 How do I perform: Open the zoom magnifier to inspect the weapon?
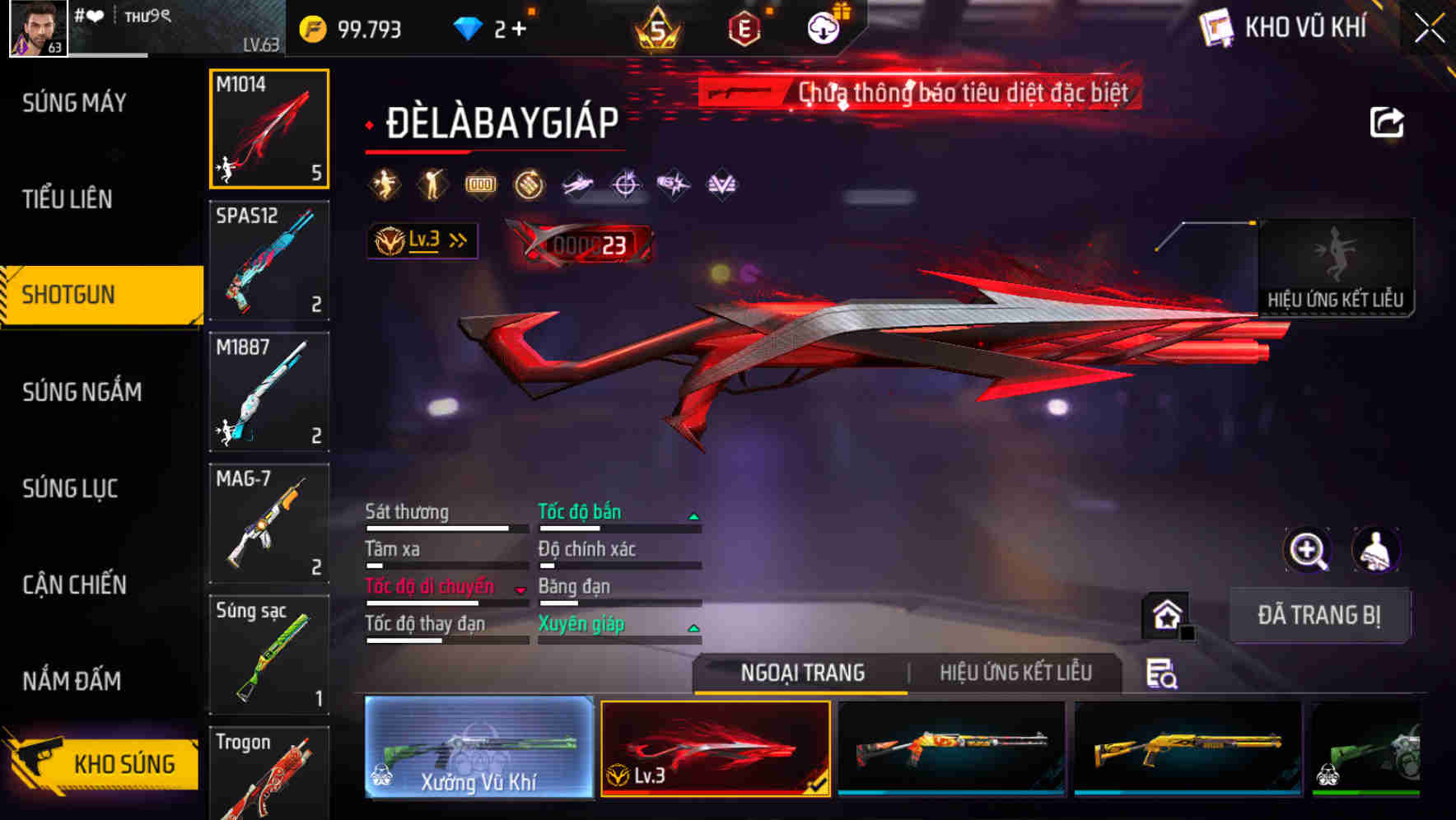point(1307,550)
